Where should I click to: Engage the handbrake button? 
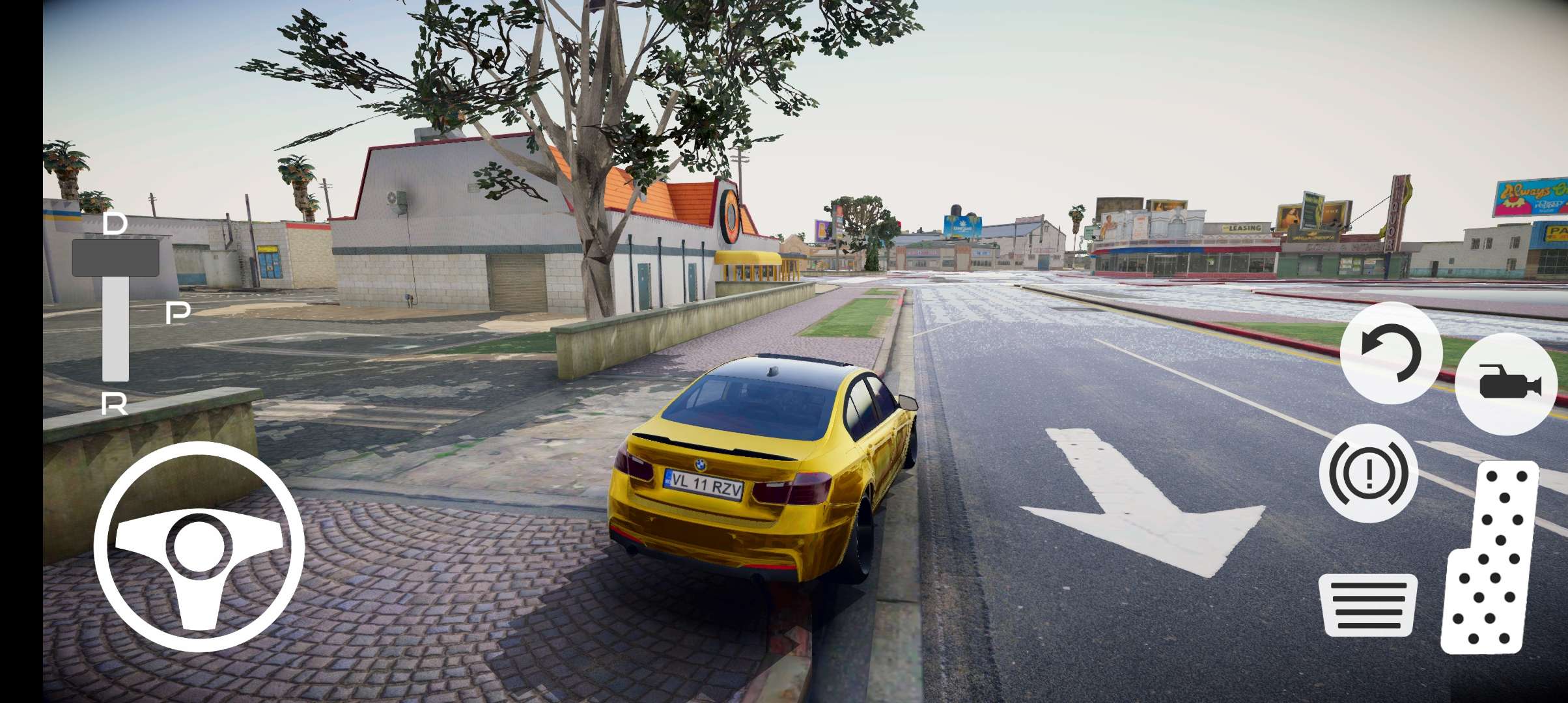coord(1368,473)
